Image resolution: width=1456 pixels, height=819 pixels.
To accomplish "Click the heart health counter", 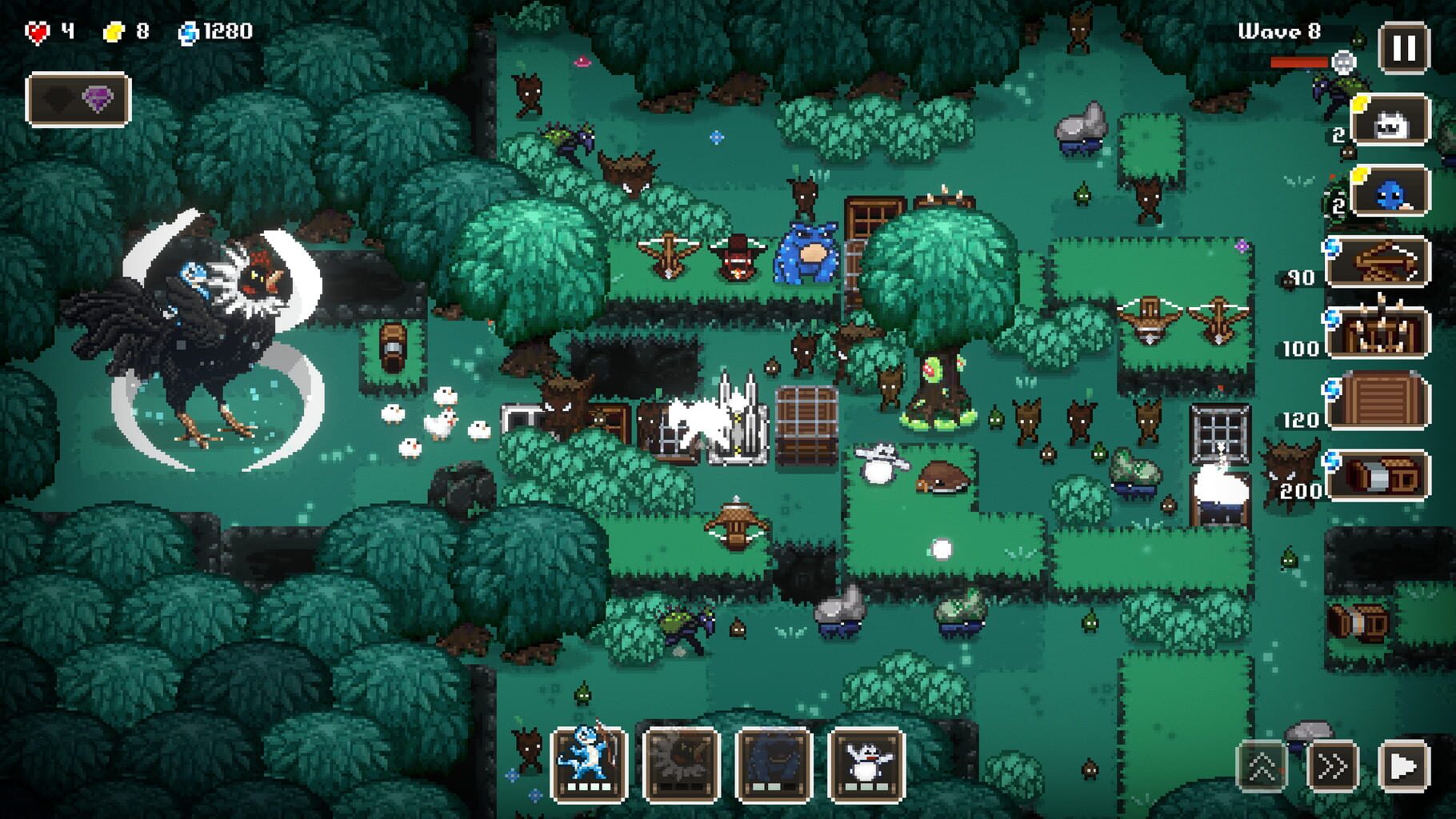I will (x=38, y=32).
